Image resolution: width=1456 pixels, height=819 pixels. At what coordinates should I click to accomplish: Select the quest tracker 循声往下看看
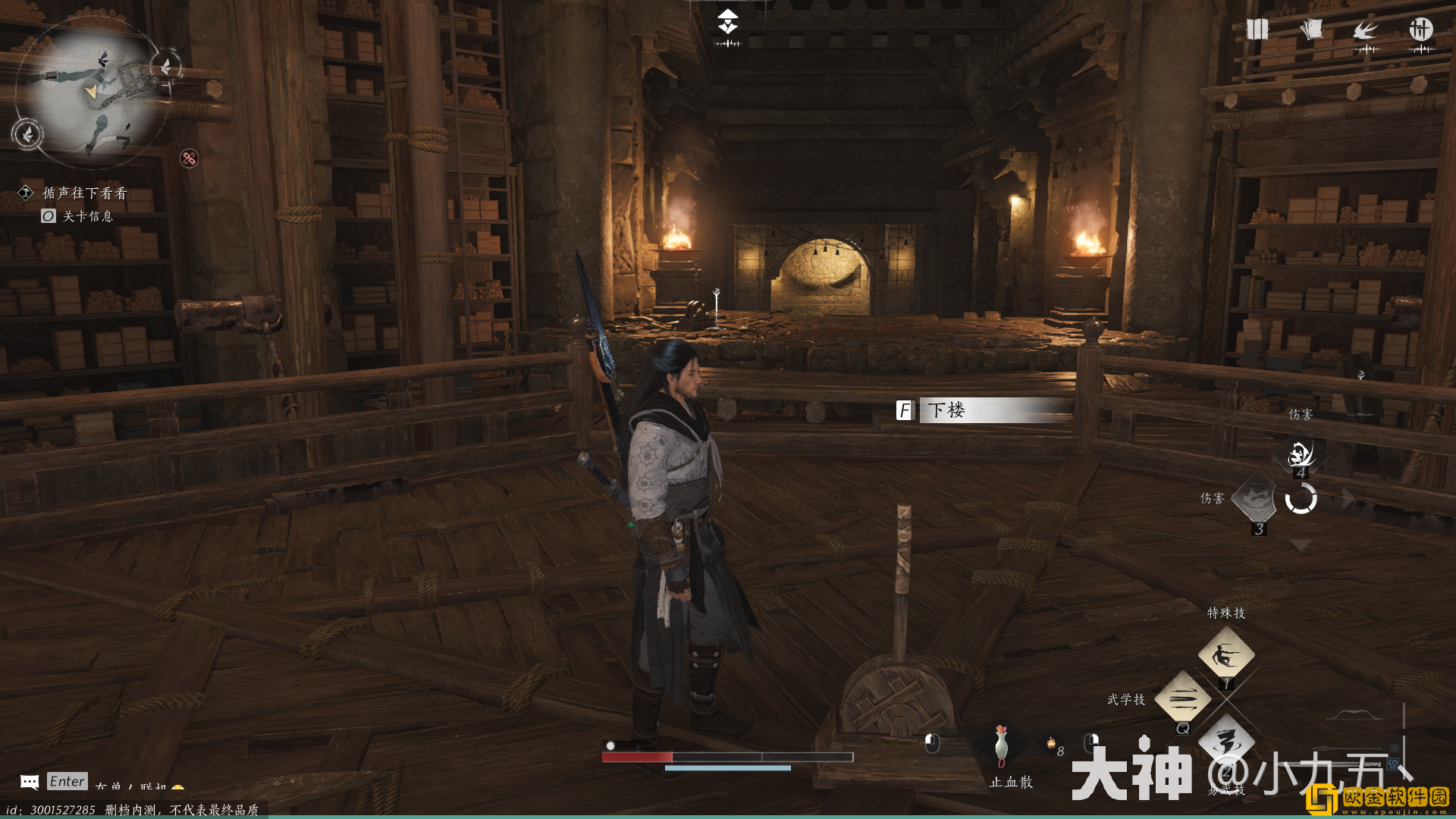[x=84, y=193]
